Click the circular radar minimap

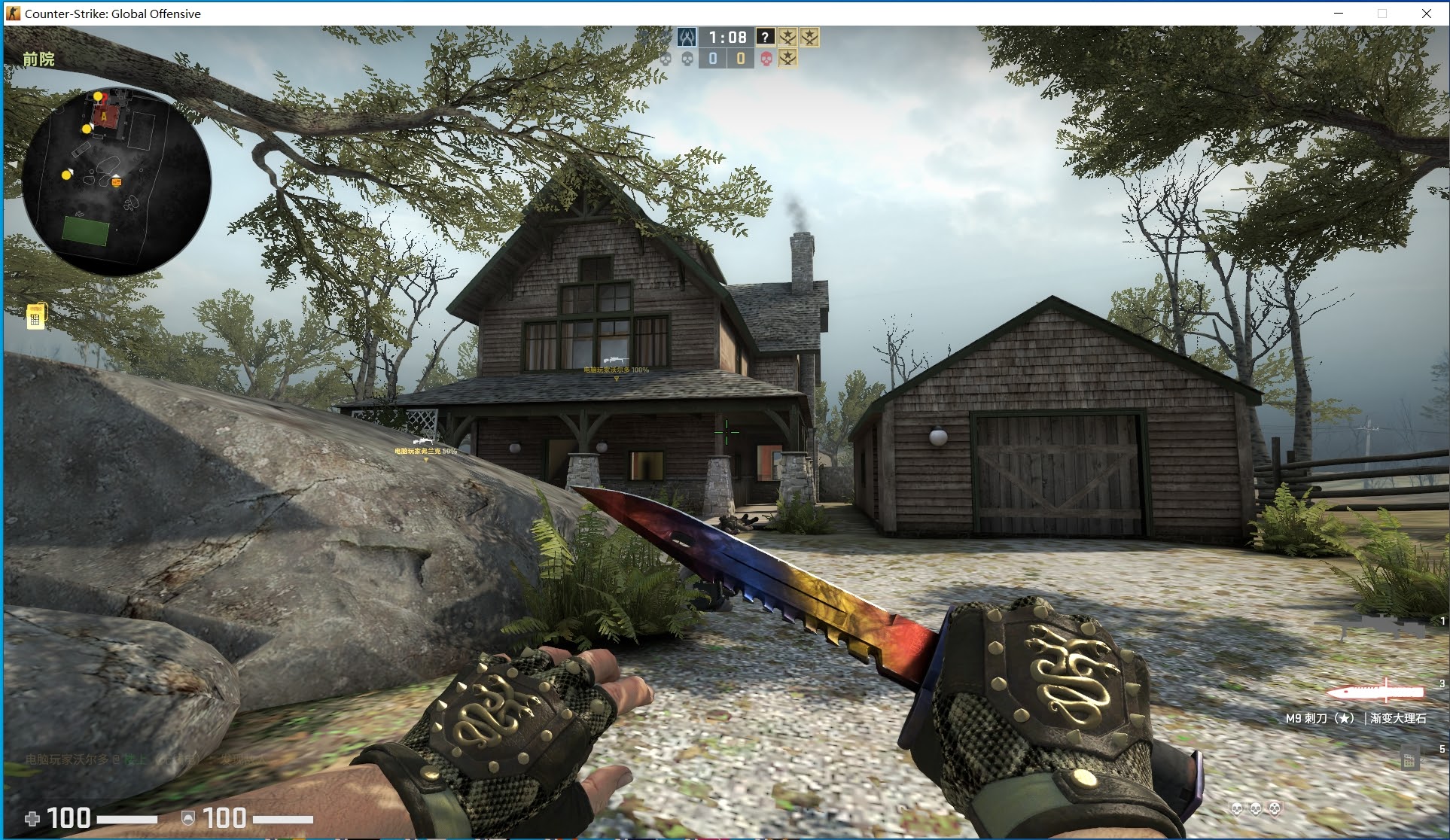(x=117, y=181)
